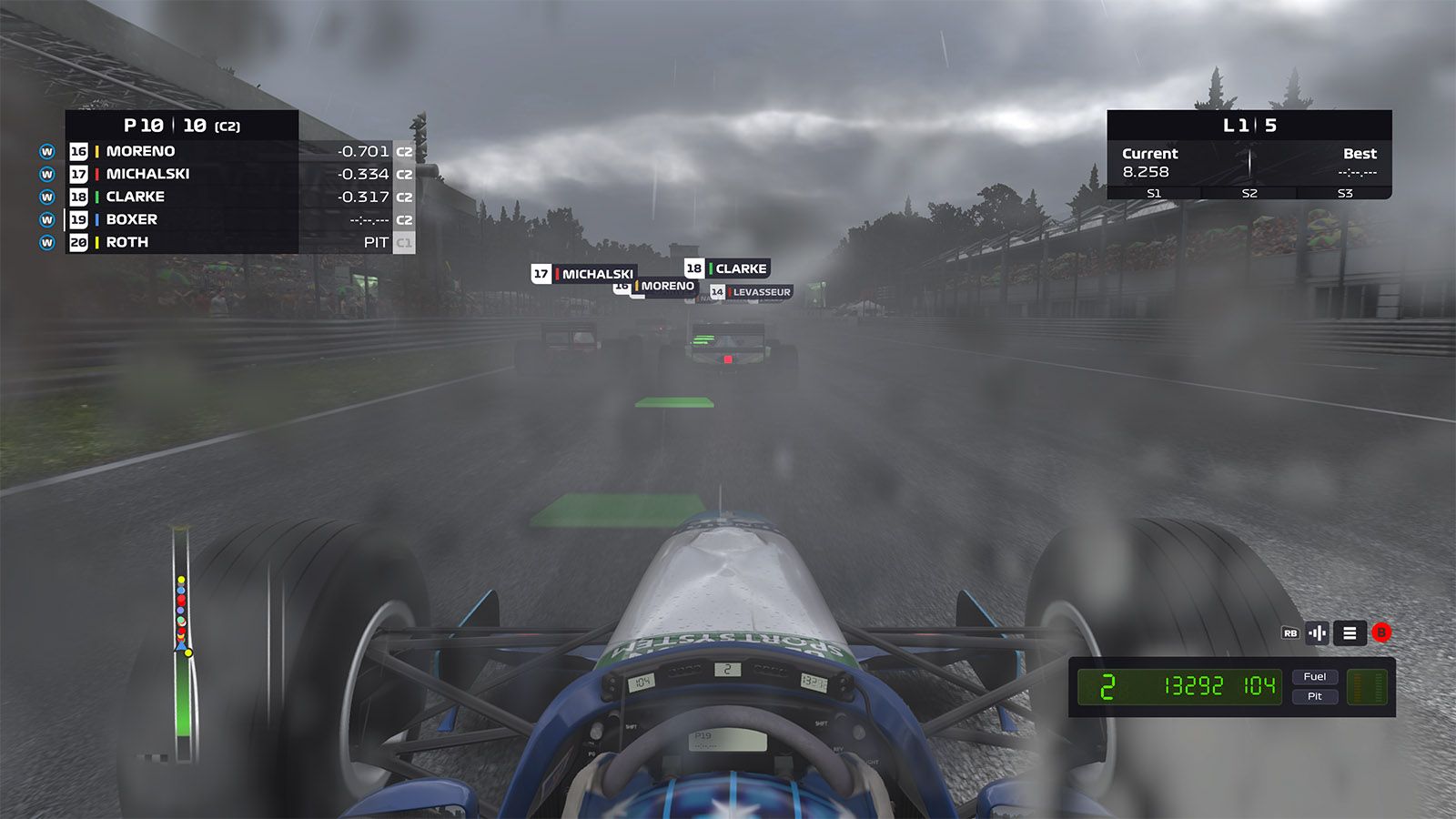Toggle the Fuel readout on the dashboard
Screen dimensions: 1456x819
(x=1316, y=676)
